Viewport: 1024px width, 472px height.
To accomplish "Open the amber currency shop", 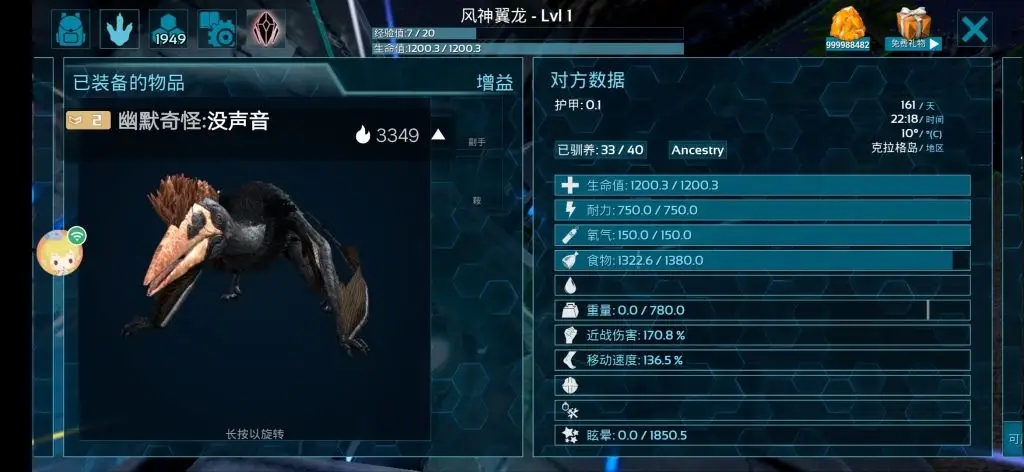I will [848, 28].
